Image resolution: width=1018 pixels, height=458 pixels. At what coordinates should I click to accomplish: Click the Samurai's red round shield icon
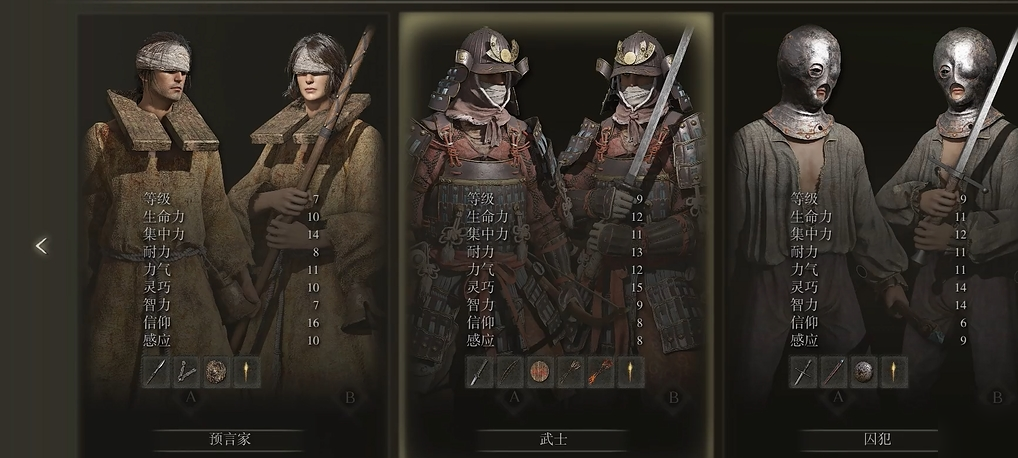point(540,372)
